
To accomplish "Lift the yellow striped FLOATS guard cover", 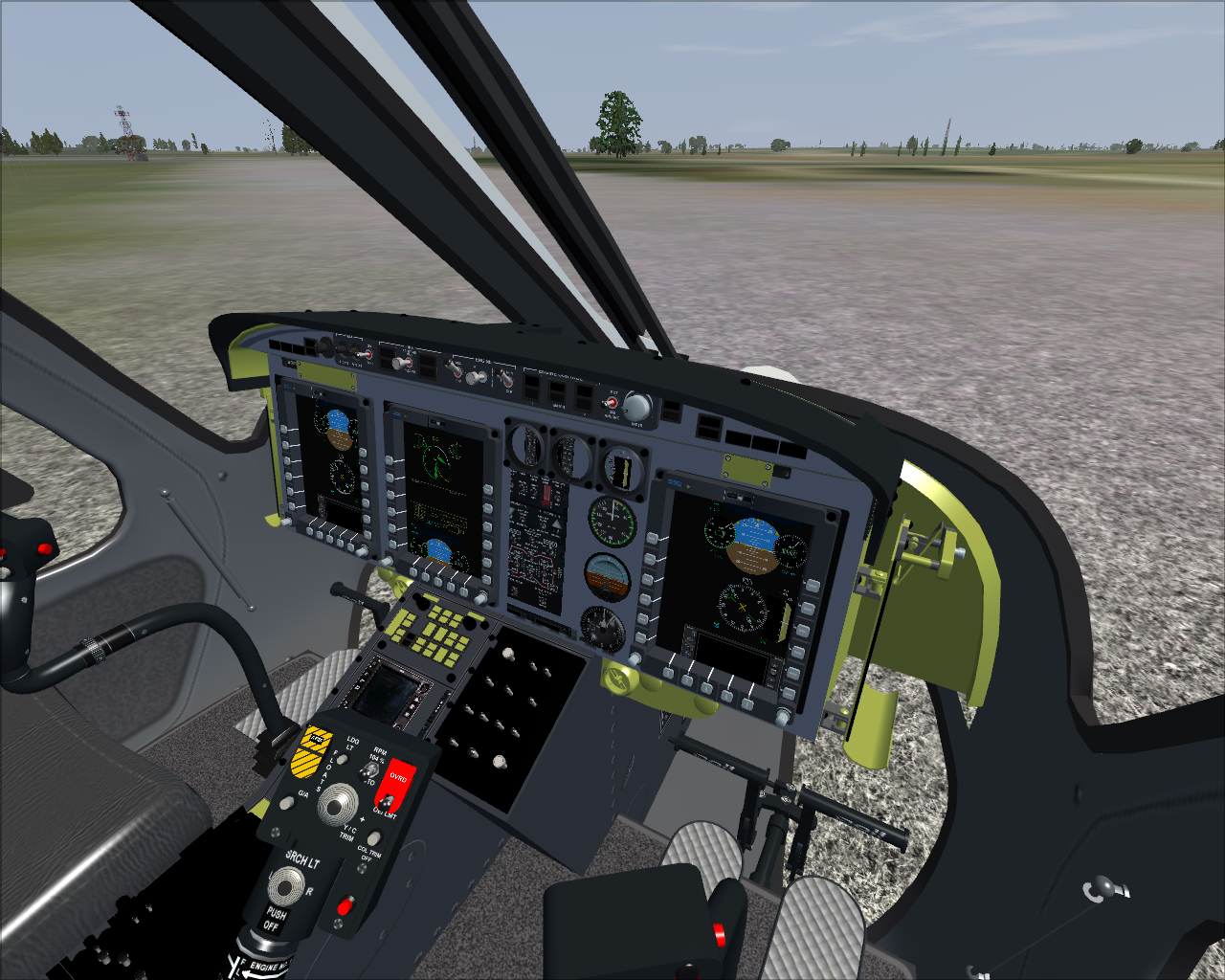I will [311, 751].
